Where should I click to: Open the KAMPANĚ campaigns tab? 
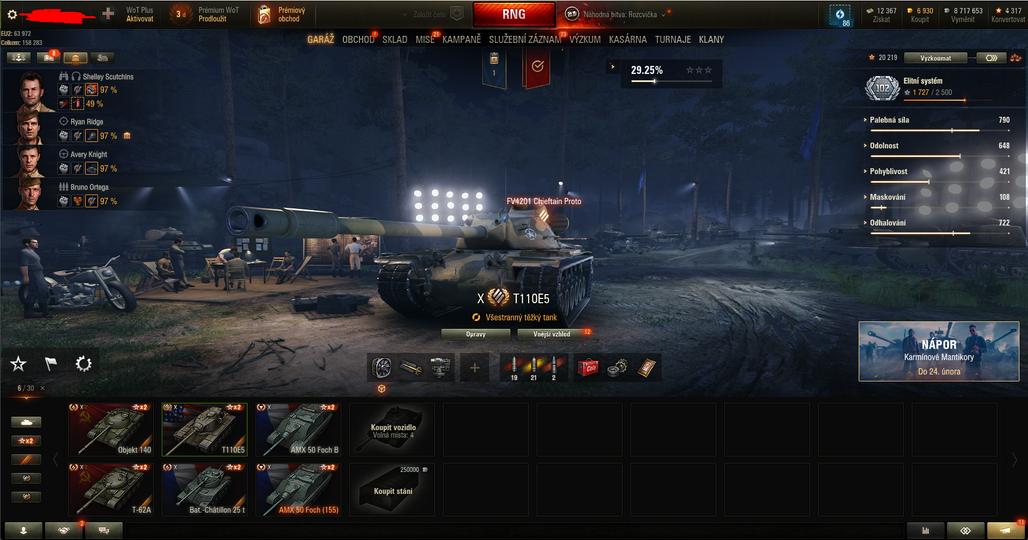click(461, 40)
